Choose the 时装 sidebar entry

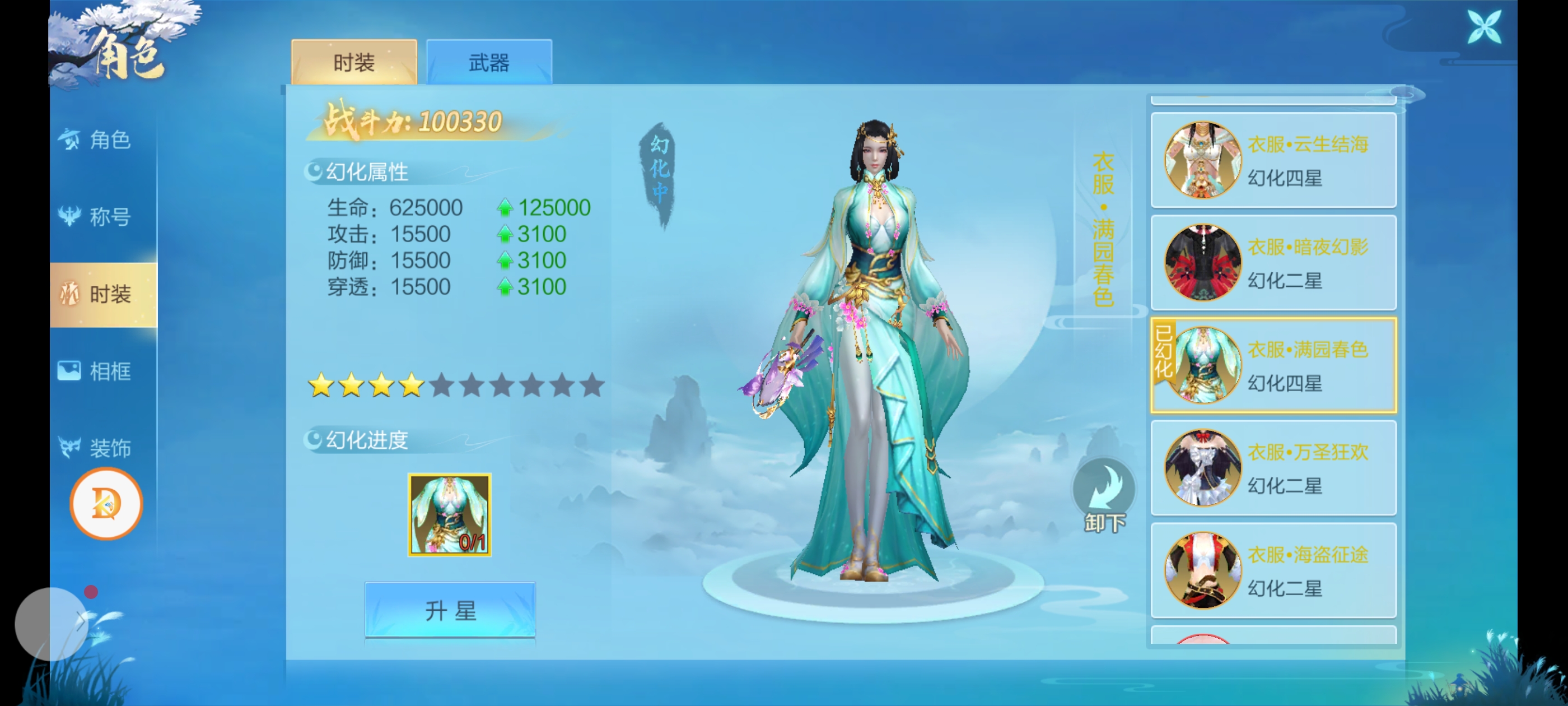pos(104,295)
